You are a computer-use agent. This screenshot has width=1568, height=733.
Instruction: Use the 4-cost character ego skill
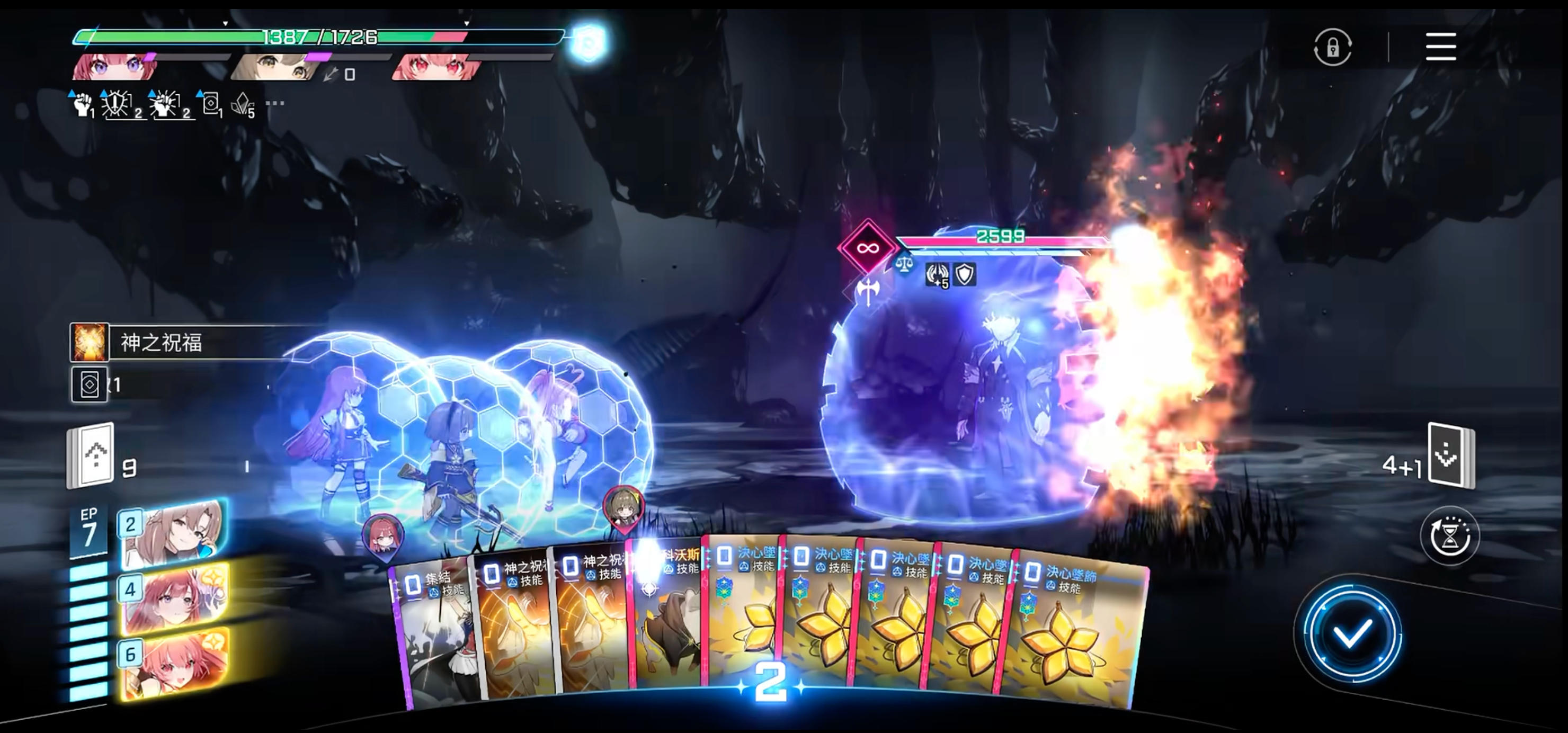click(x=173, y=598)
